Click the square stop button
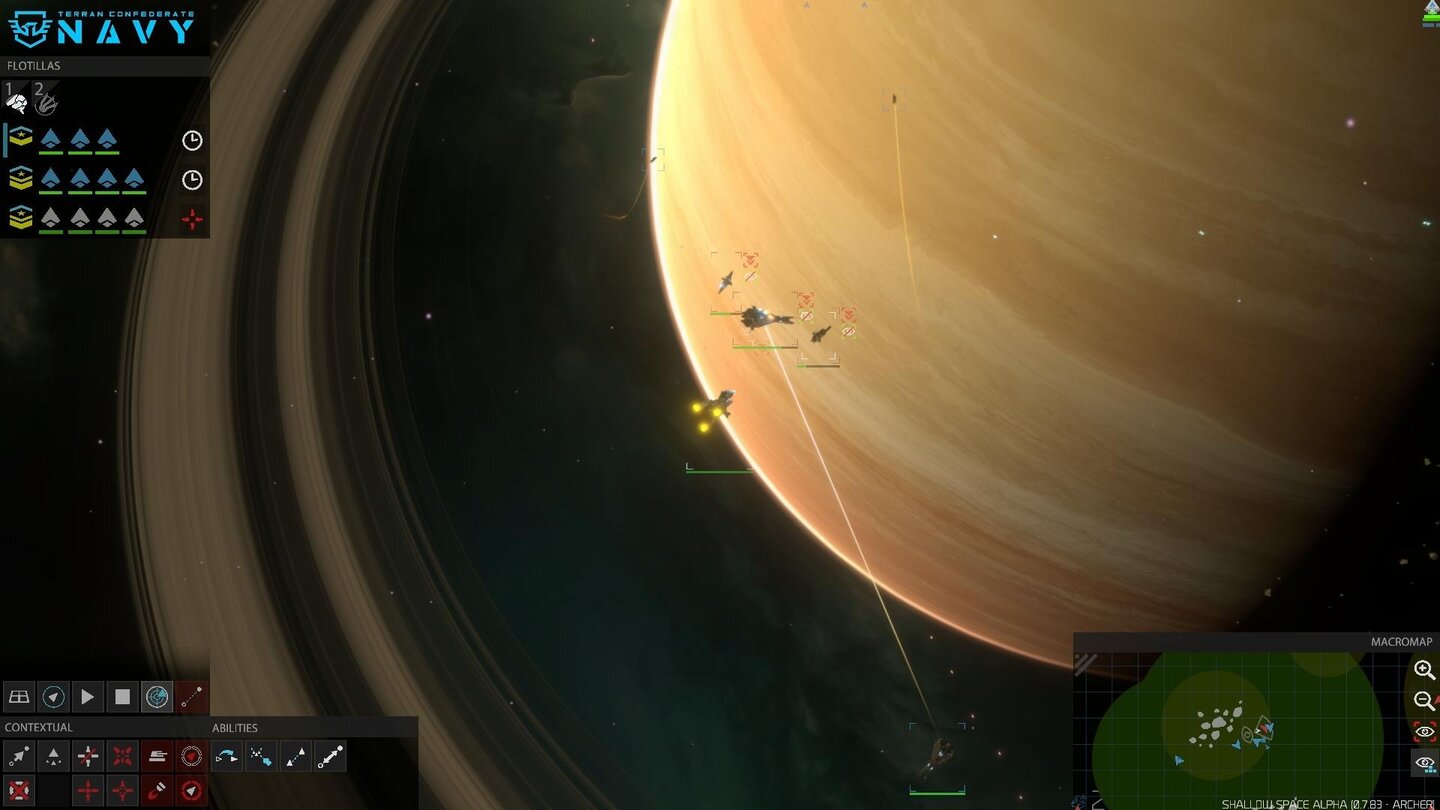The width and height of the screenshot is (1440, 810). [x=122, y=696]
